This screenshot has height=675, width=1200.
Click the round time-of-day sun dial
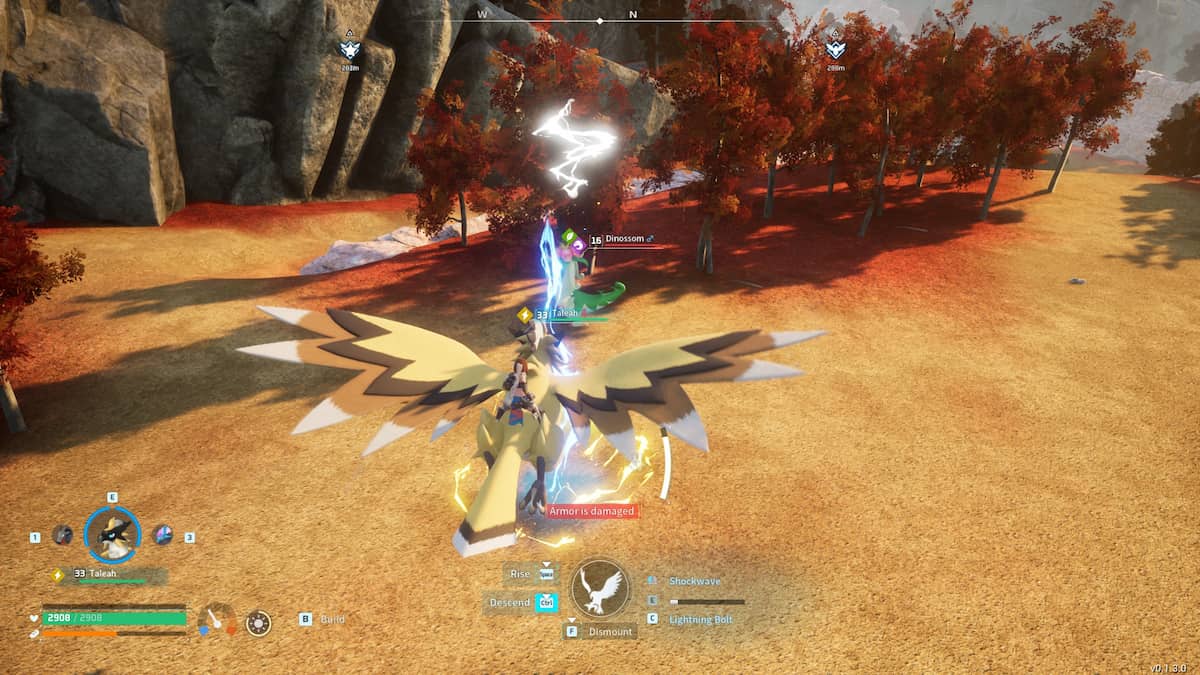[x=258, y=623]
